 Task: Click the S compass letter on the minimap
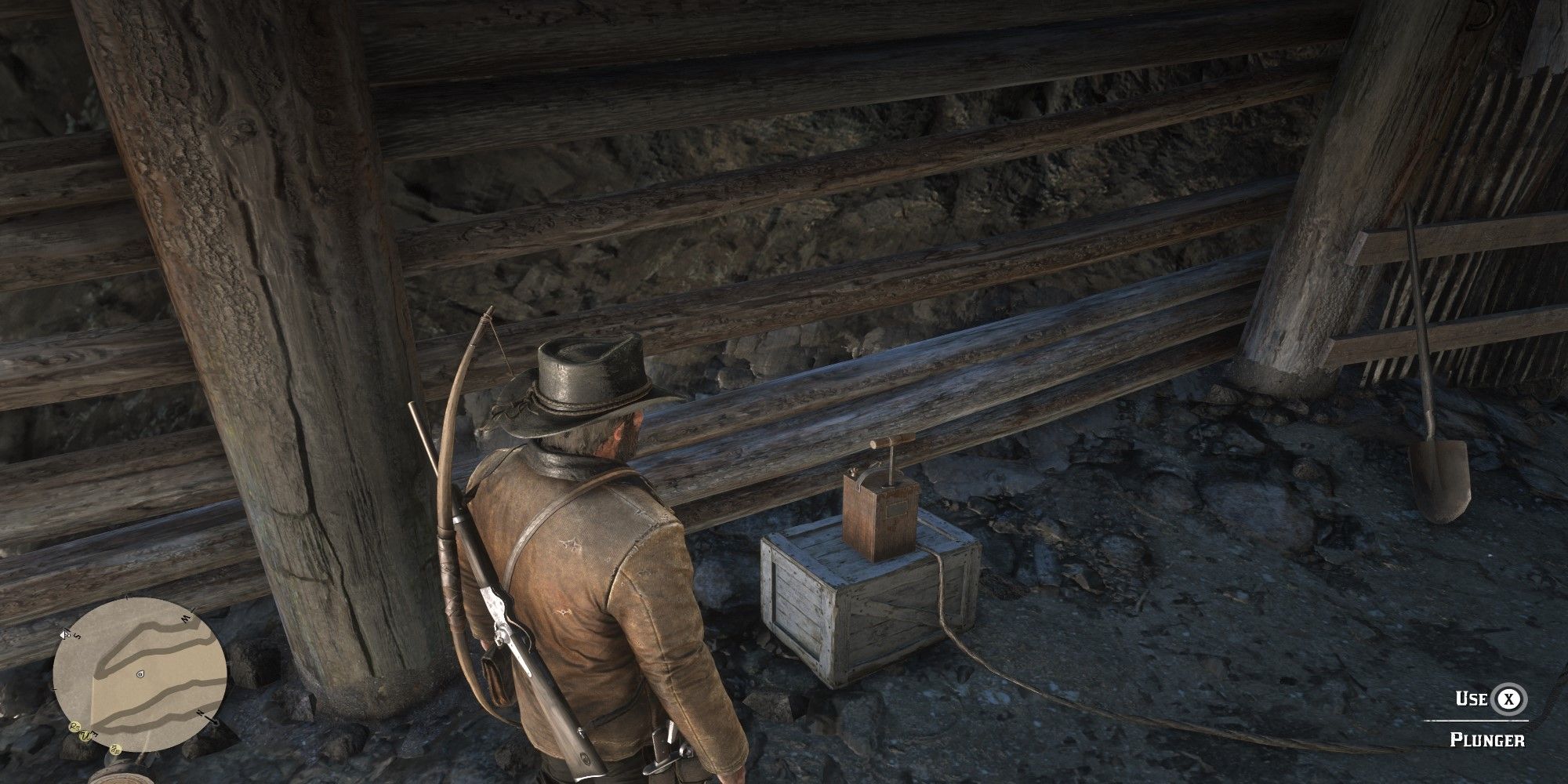point(76,636)
